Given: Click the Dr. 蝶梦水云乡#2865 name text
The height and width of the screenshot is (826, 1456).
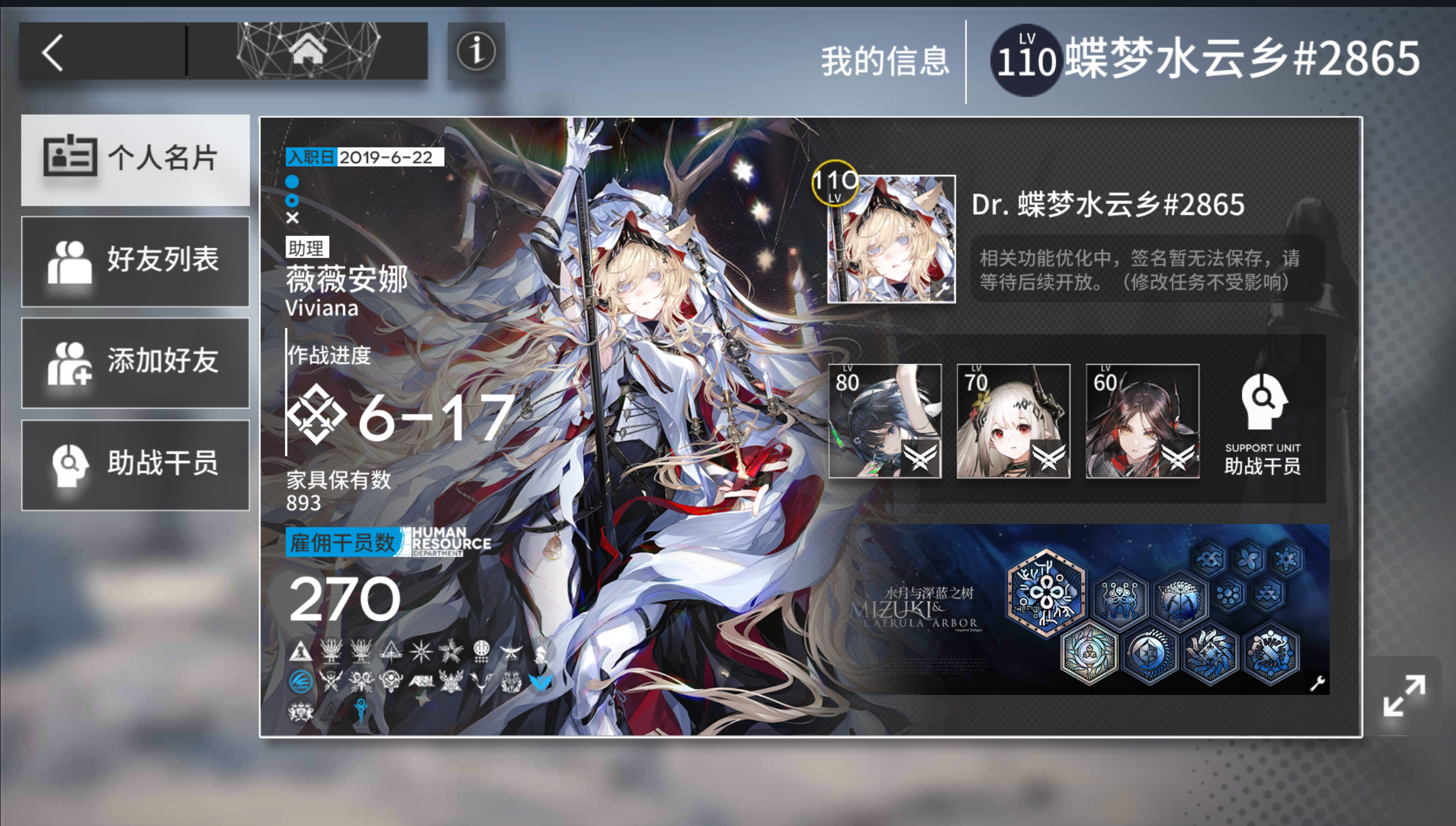Looking at the screenshot, I should (x=1107, y=205).
